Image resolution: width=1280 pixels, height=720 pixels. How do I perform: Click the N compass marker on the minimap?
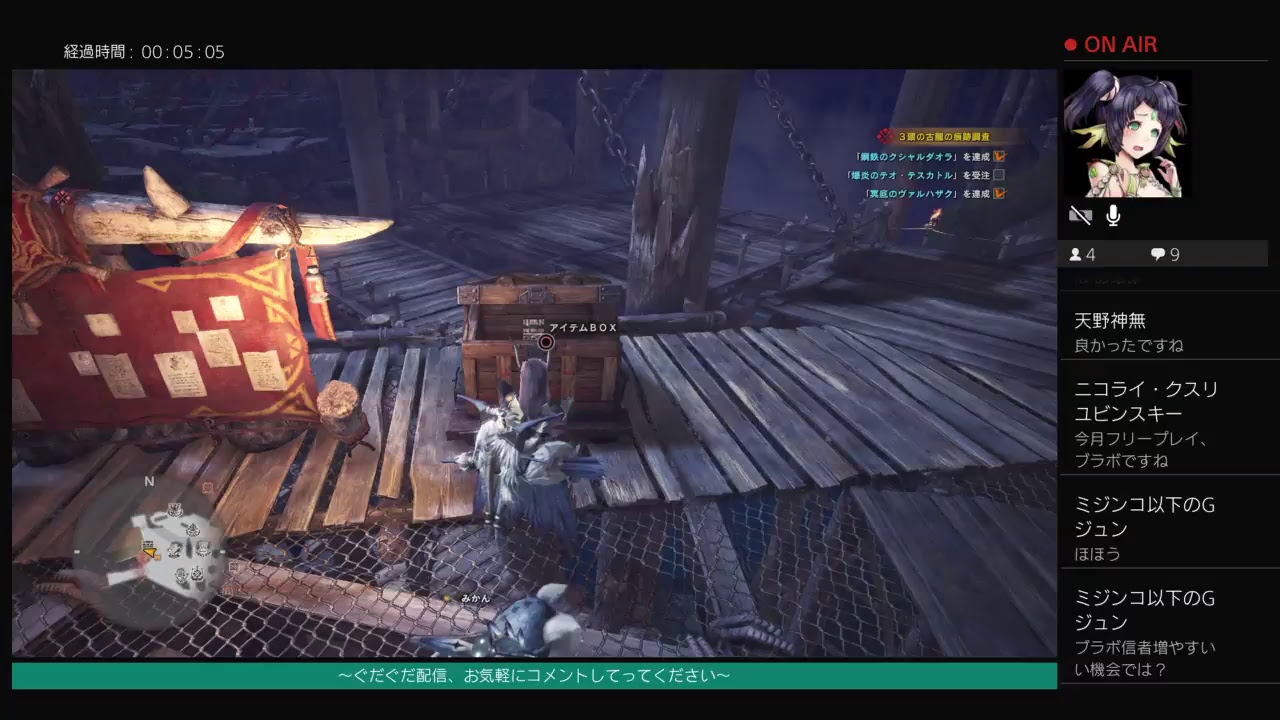(x=149, y=481)
